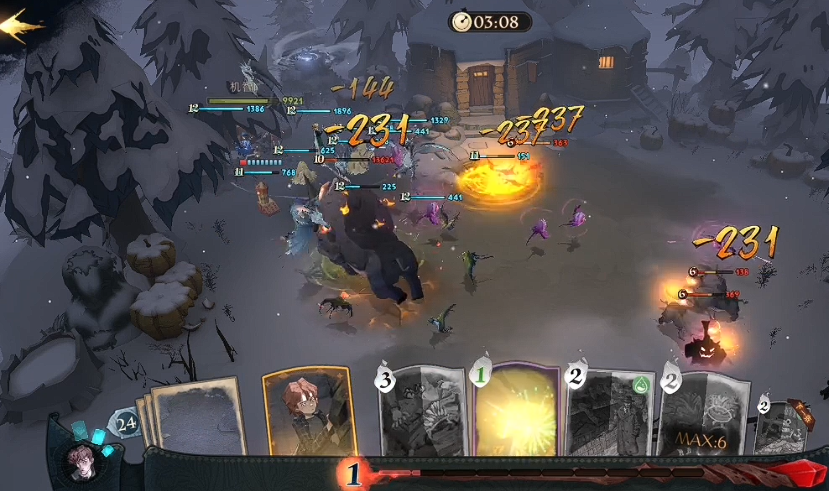This screenshot has width=829, height=491.
Task: Open the player avatar portrait
Action: point(85,462)
